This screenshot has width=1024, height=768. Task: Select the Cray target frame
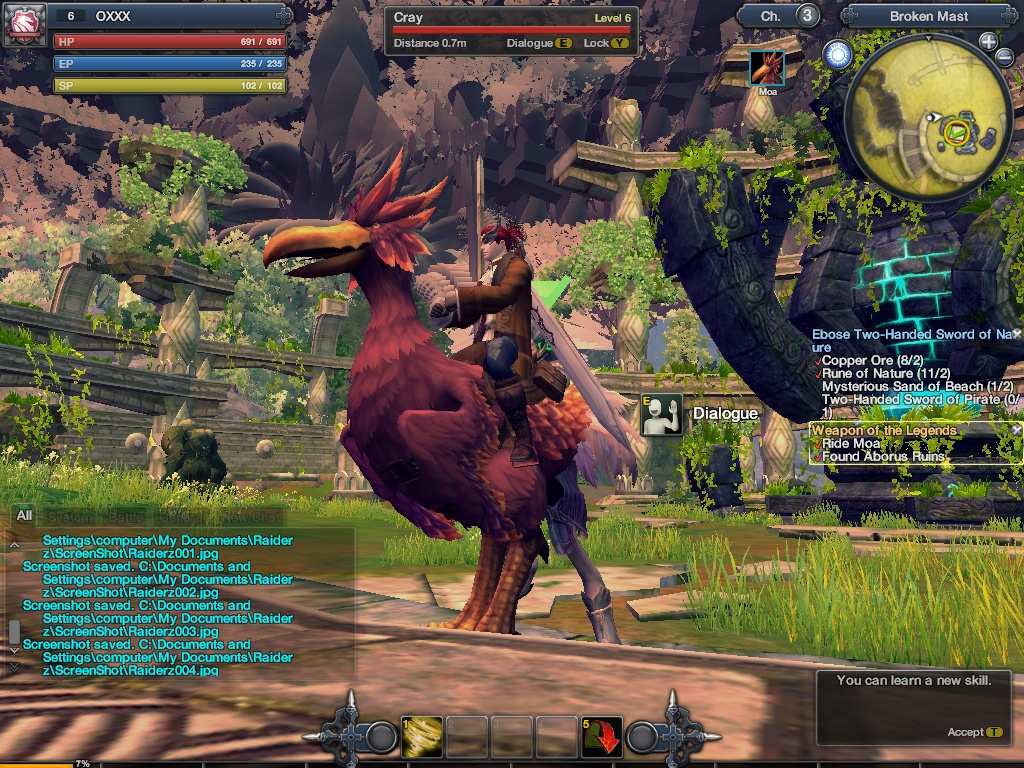[511, 30]
